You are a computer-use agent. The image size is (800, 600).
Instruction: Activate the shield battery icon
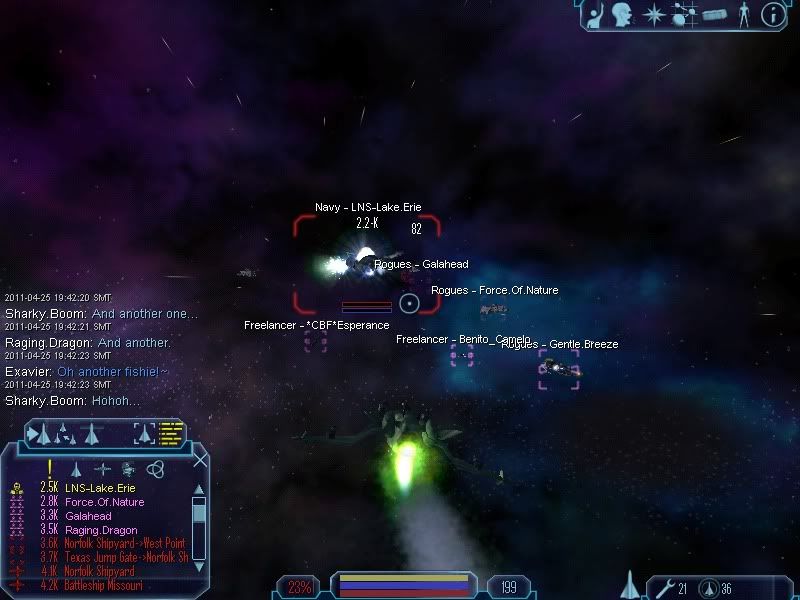point(708,587)
